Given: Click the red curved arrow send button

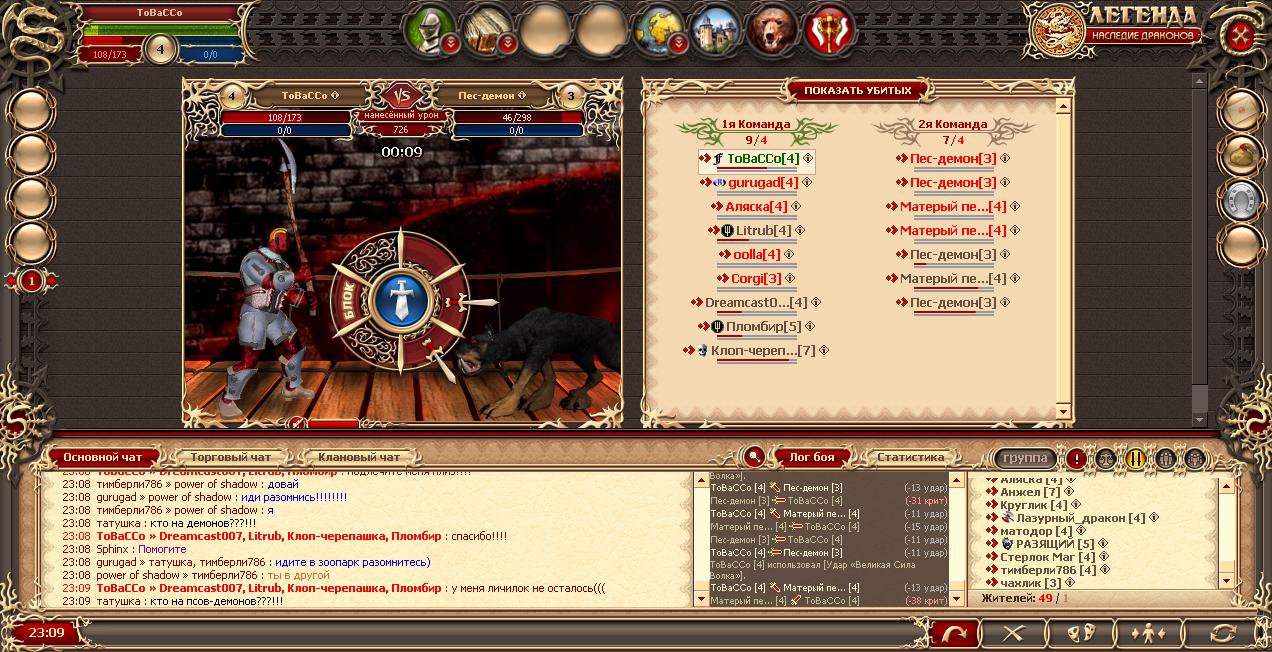Looking at the screenshot, I should pos(954,633).
